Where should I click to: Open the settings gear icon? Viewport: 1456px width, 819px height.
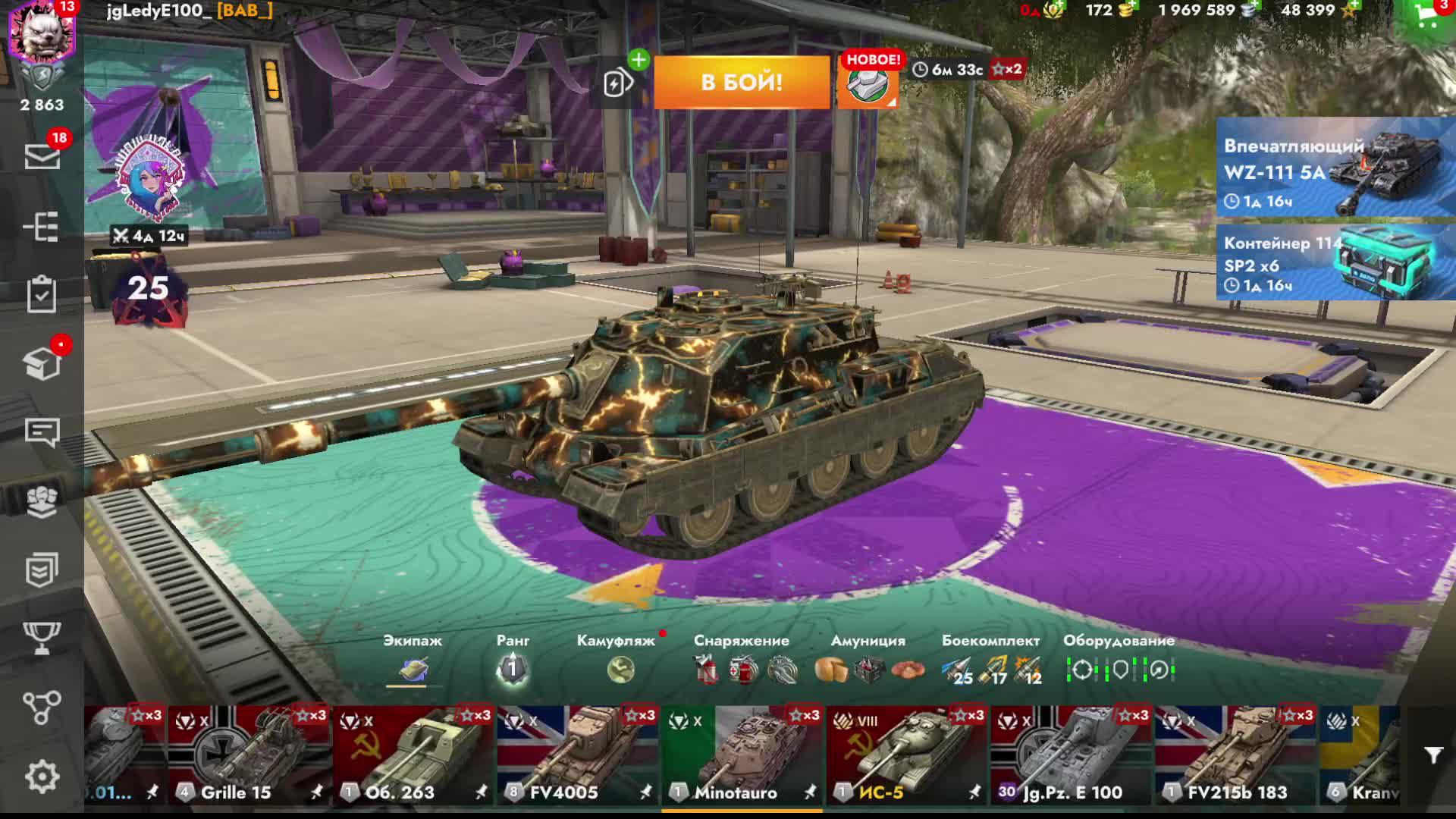click(42, 777)
